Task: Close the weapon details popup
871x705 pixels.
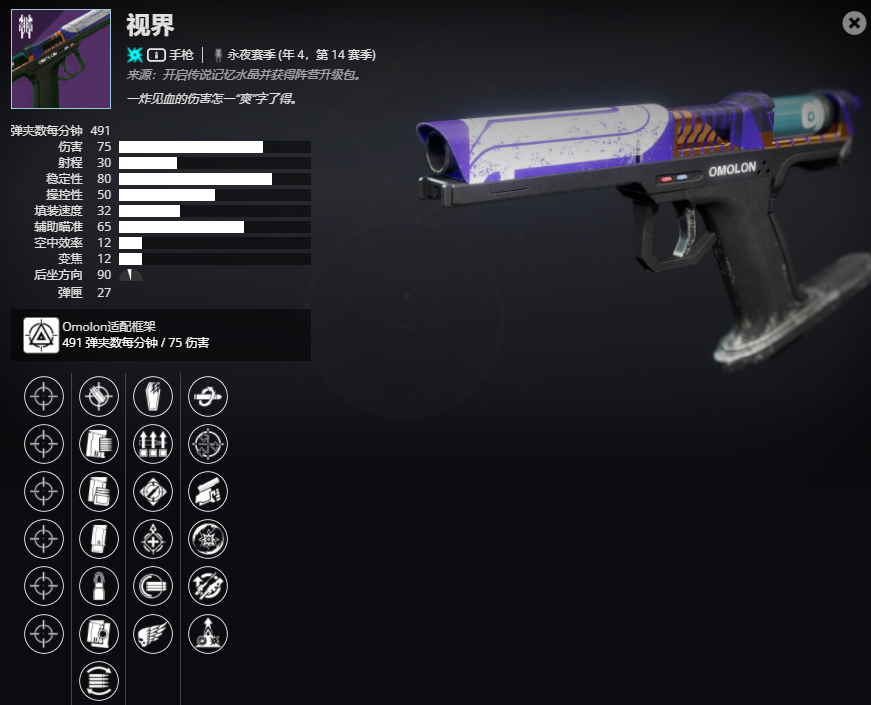Action: tap(854, 23)
